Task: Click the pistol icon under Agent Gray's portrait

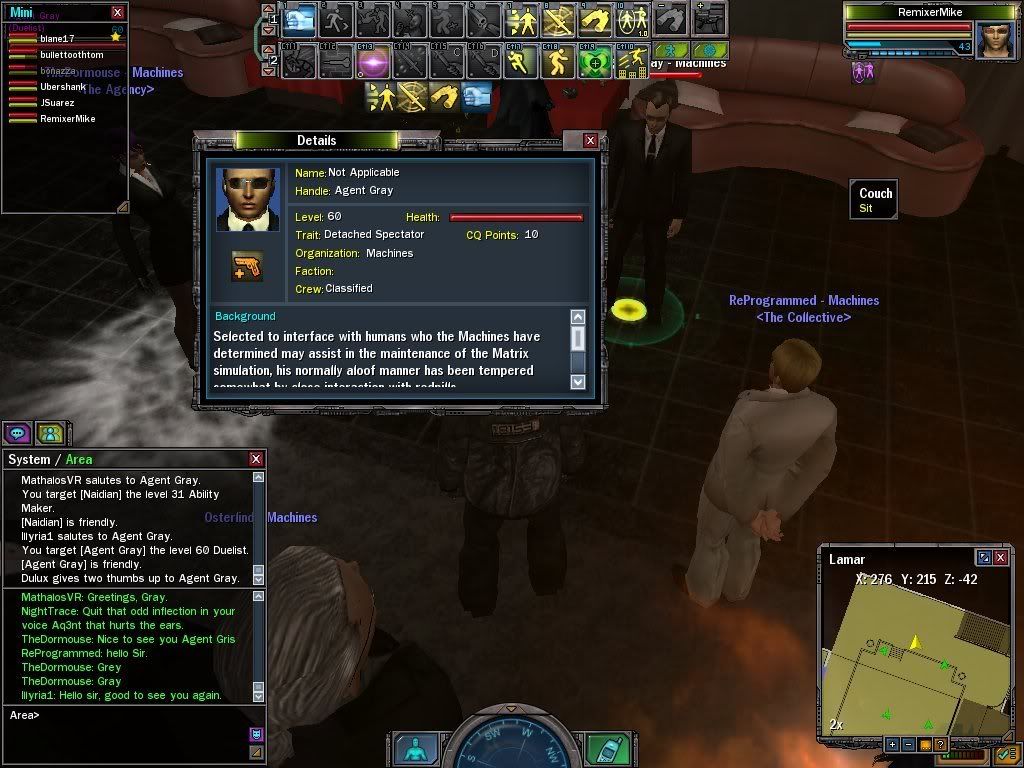Action: point(247,266)
